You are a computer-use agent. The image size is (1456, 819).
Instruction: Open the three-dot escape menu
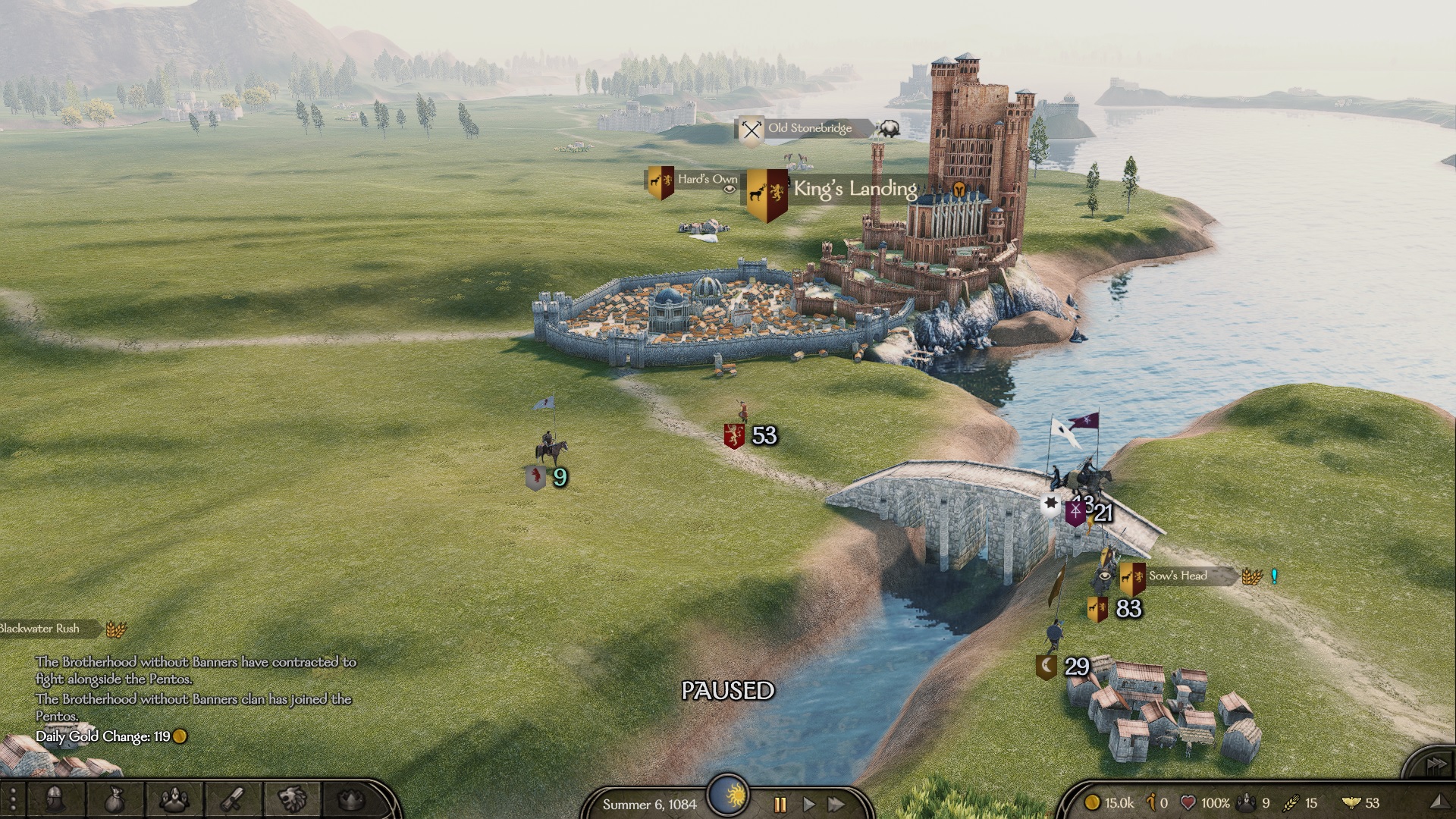(13, 801)
